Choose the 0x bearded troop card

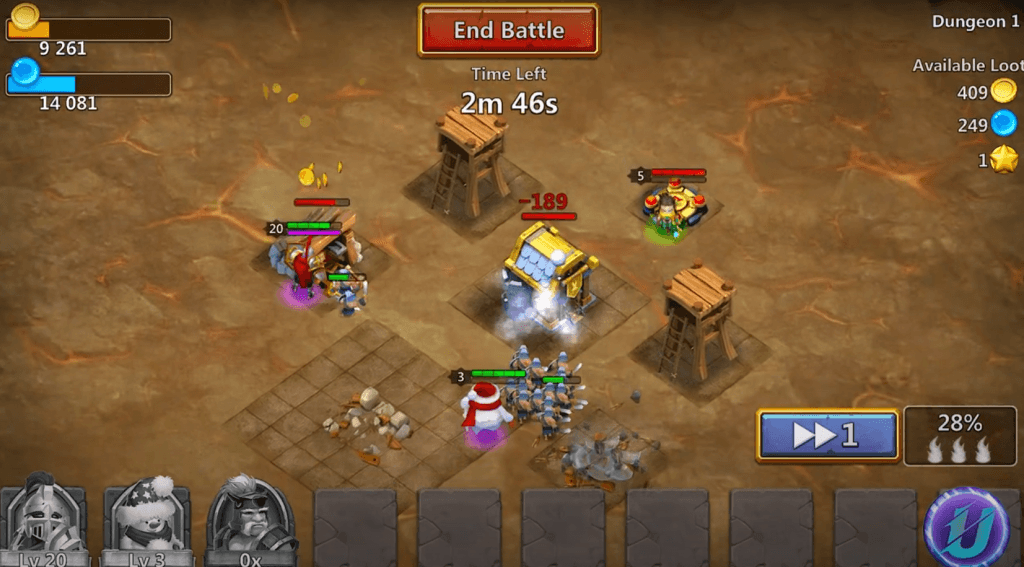coord(251,520)
